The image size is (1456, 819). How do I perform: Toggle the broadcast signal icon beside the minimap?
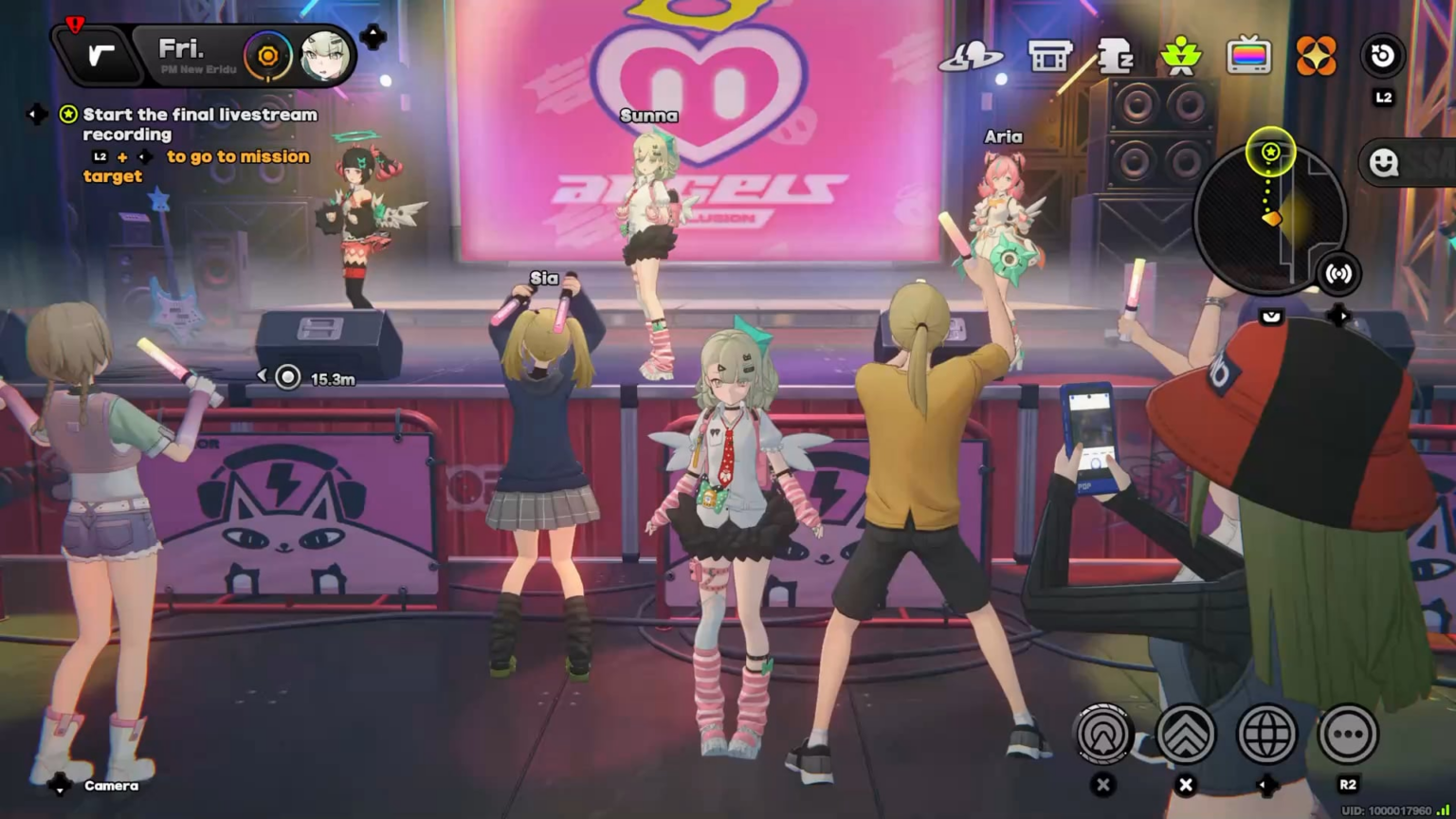[x=1339, y=274]
